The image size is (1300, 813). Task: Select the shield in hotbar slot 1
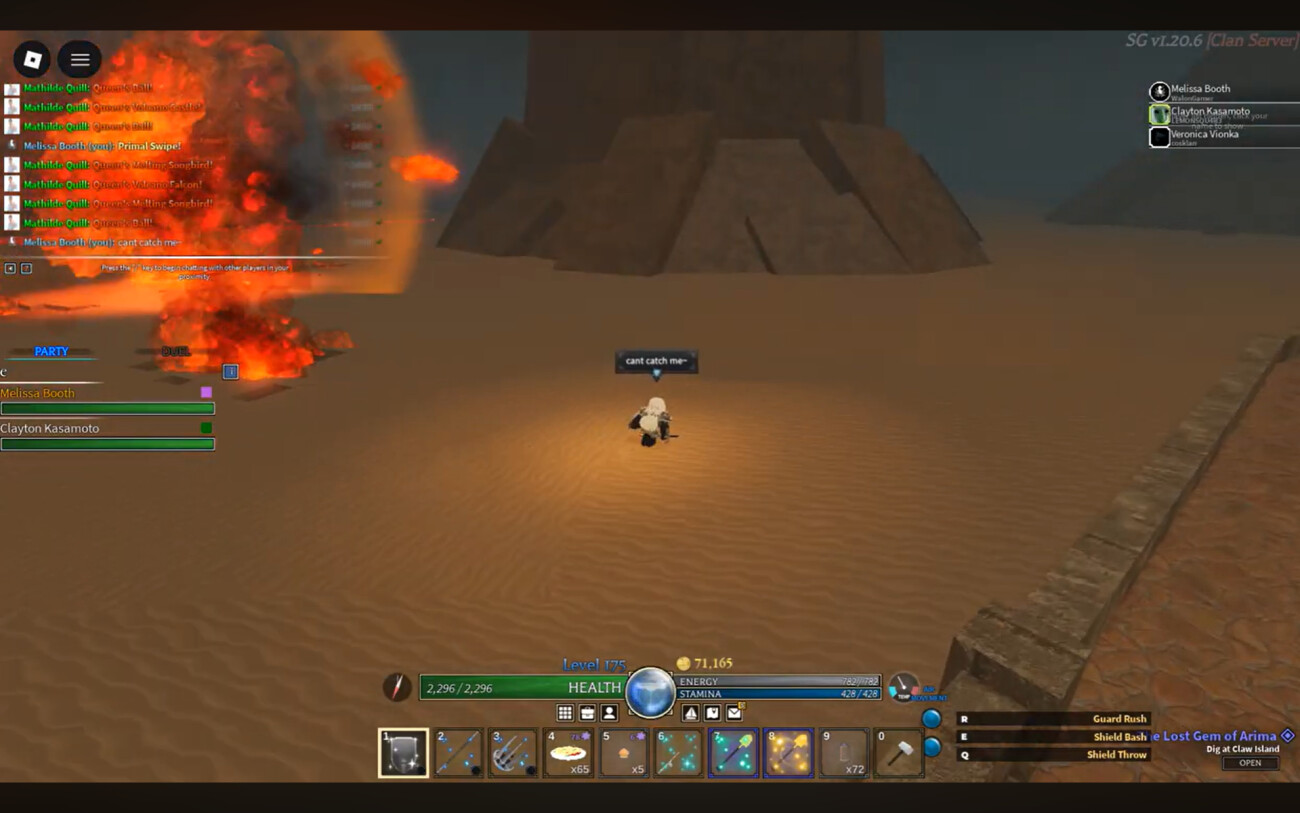[x=404, y=753]
